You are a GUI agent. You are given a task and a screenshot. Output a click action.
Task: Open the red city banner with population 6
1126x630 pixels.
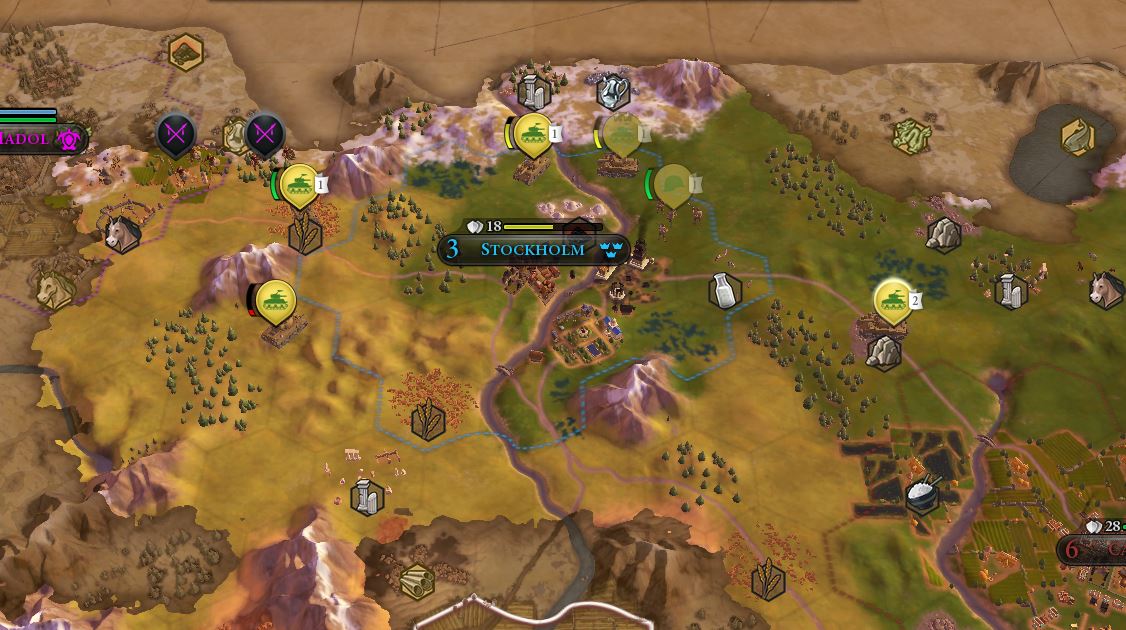point(1094,549)
